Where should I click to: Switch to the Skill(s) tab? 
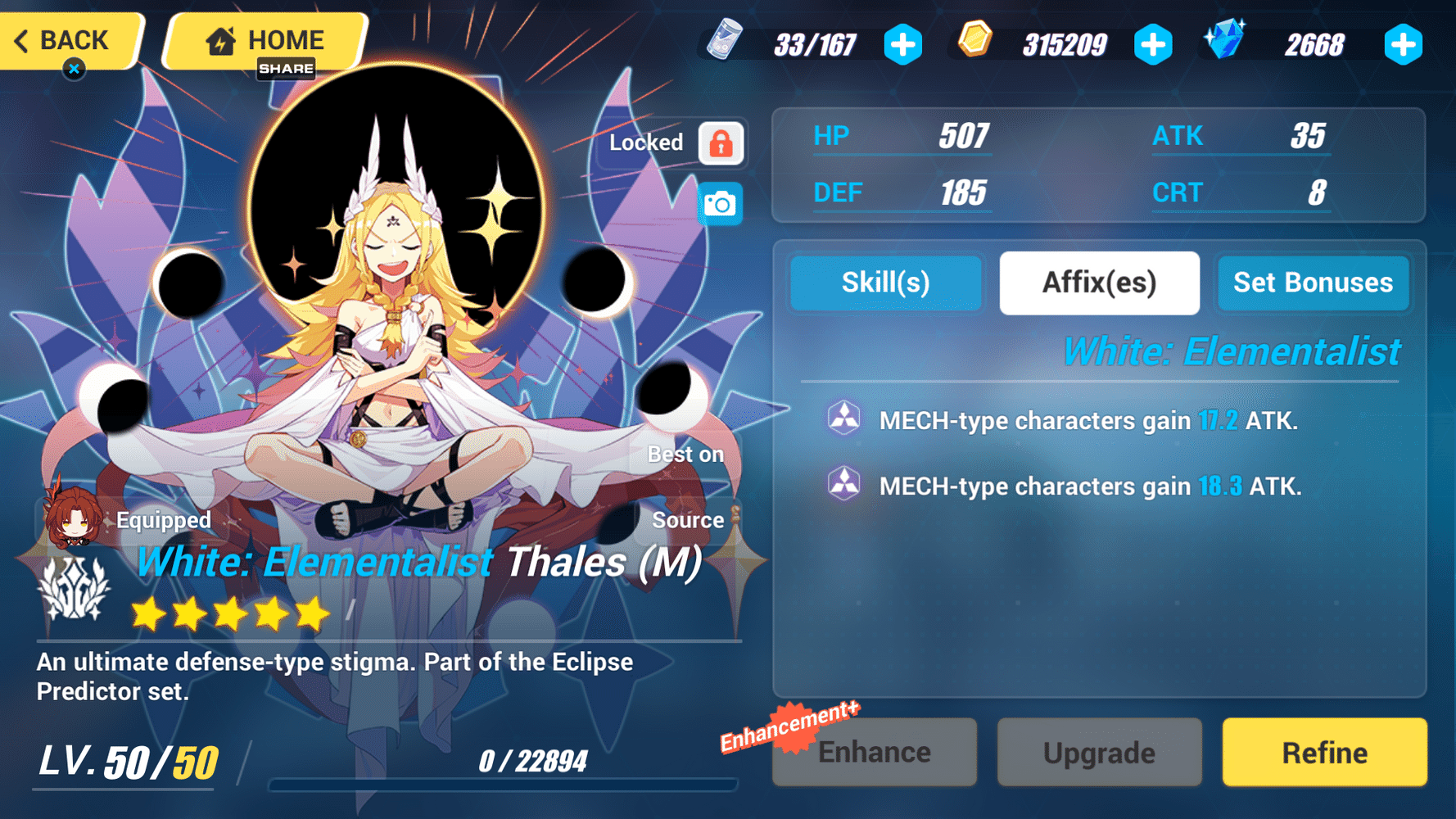tap(885, 283)
